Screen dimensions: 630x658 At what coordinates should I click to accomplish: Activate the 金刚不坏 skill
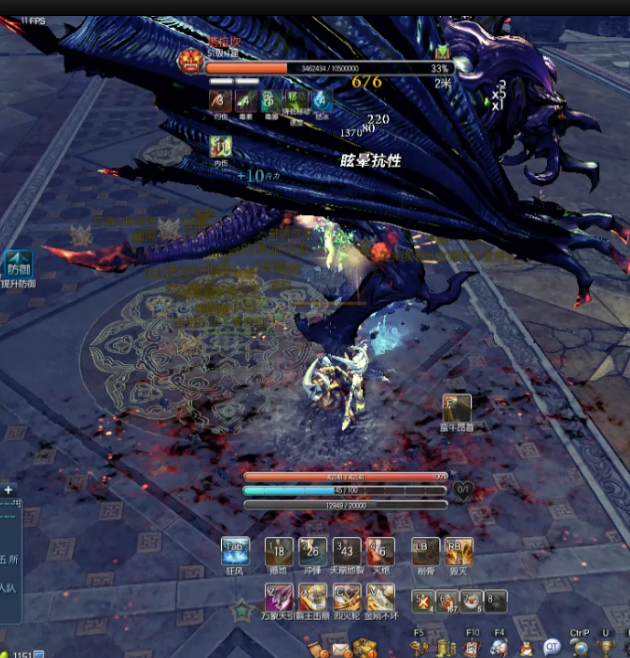click(x=380, y=598)
